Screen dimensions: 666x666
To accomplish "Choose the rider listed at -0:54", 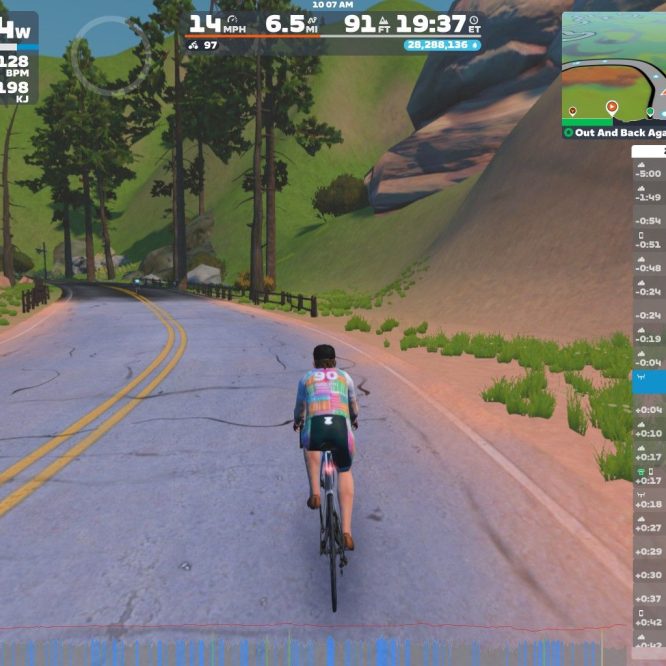I will tap(649, 219).
